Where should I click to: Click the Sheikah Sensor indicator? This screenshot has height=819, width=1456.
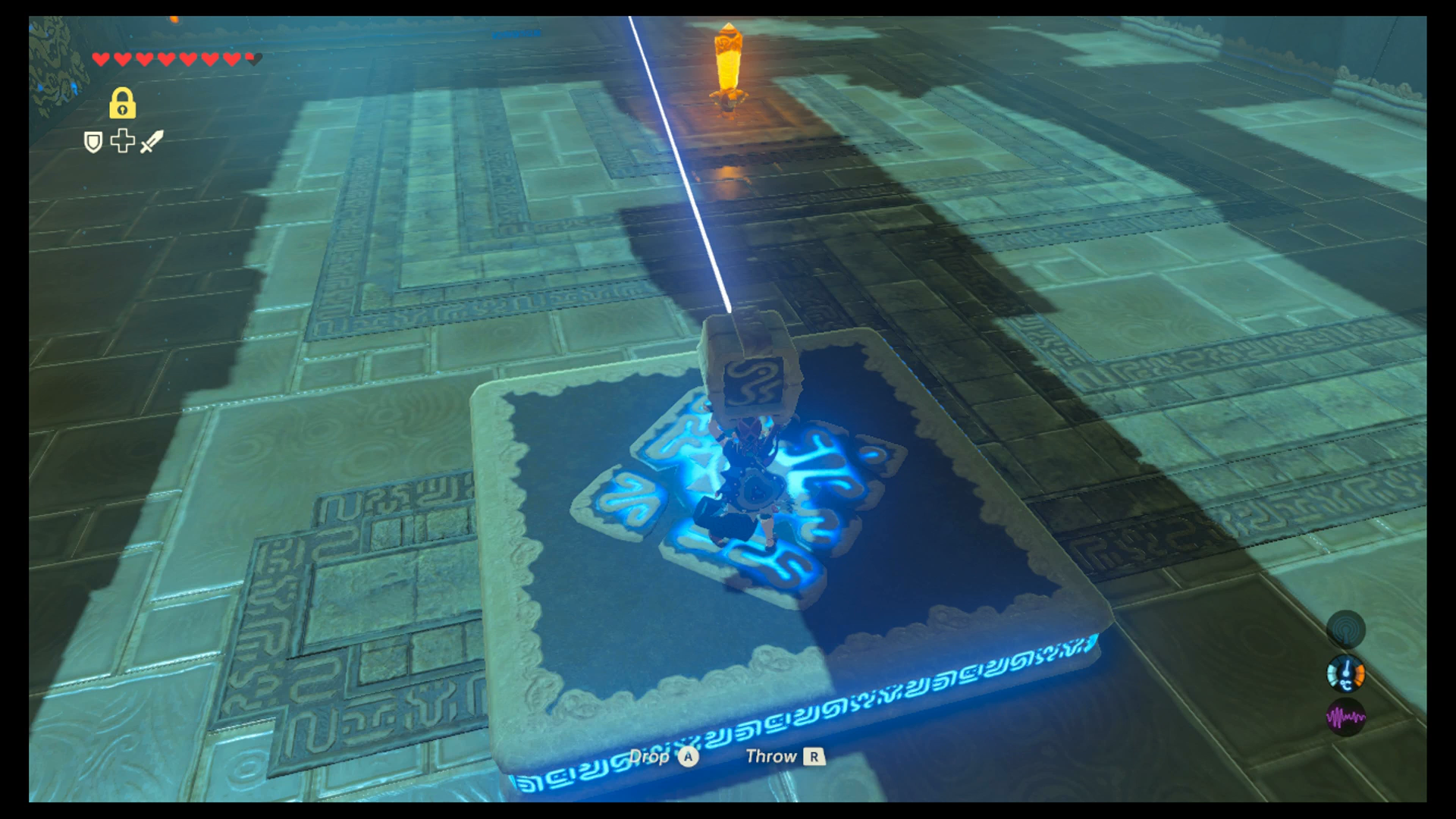(1346, 631)
